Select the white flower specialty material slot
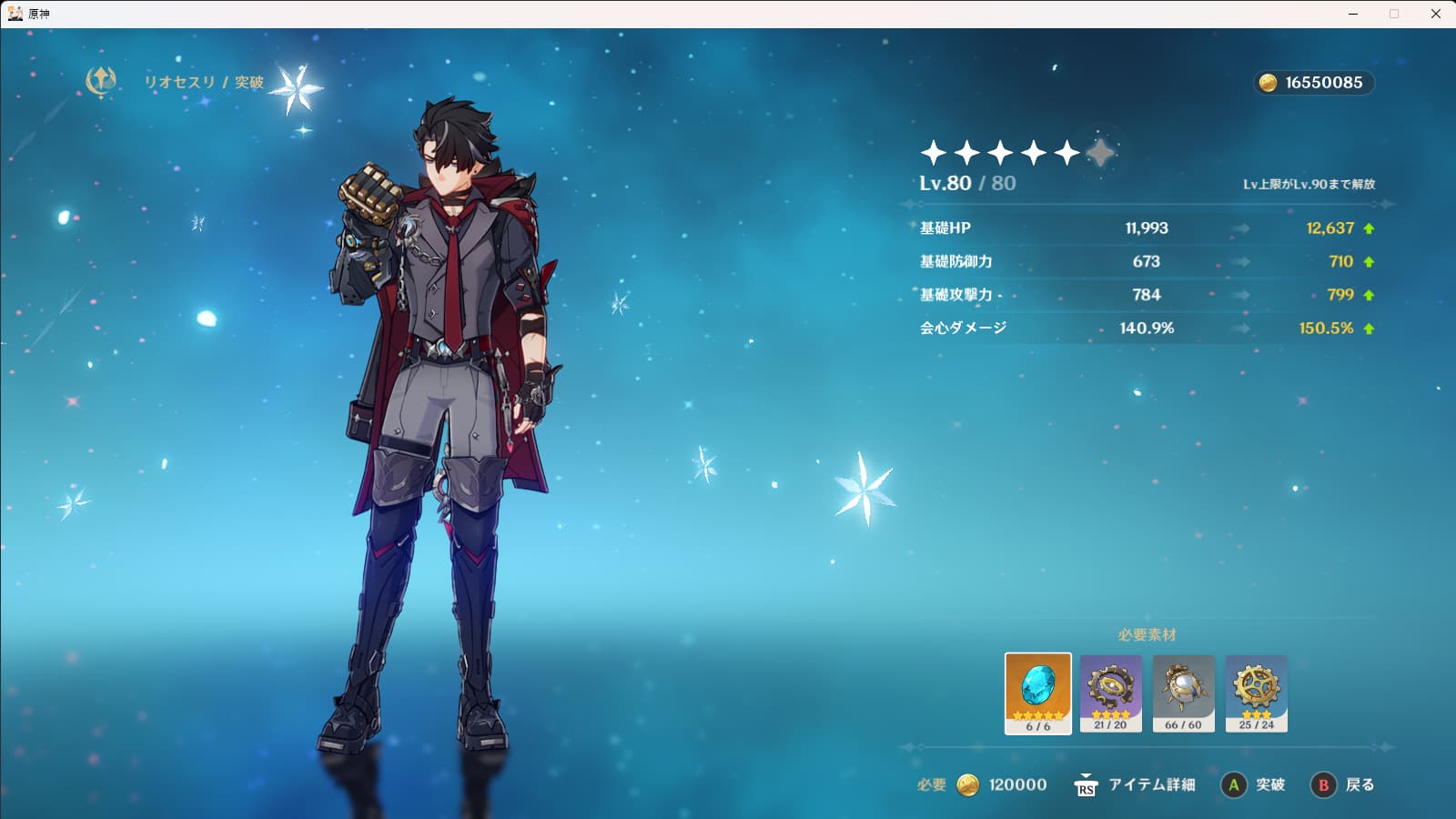The image size is (1456, 819). (1183, 693)
